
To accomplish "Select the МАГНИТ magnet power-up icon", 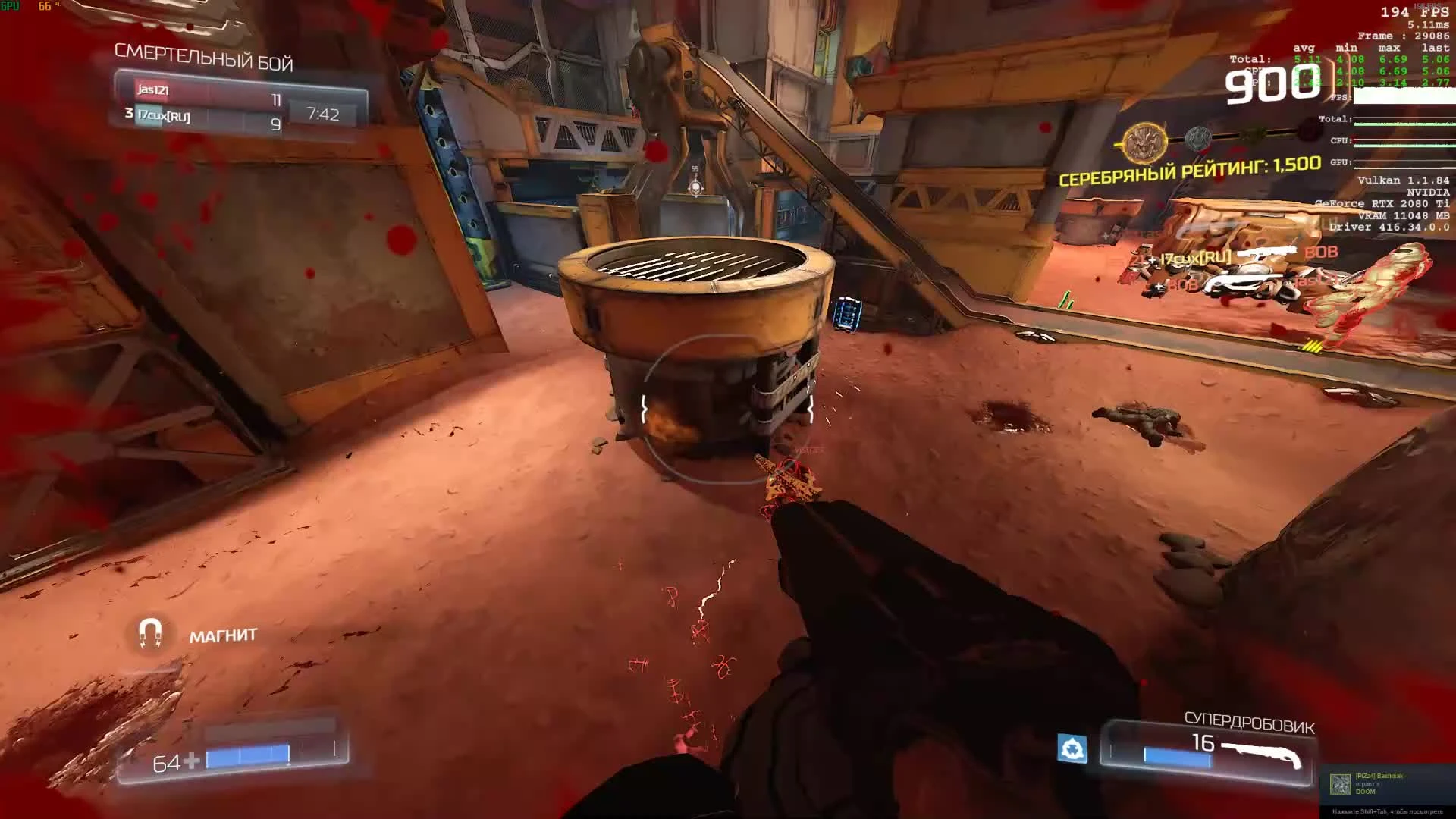I will pos(152,632).
